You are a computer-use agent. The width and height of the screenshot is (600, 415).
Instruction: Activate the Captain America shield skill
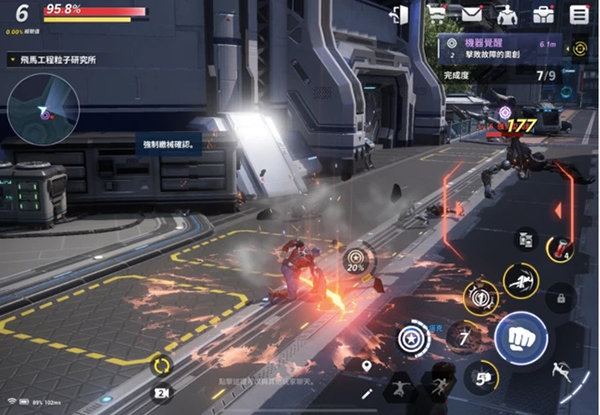pyautogui.click(x=413, y=338)
